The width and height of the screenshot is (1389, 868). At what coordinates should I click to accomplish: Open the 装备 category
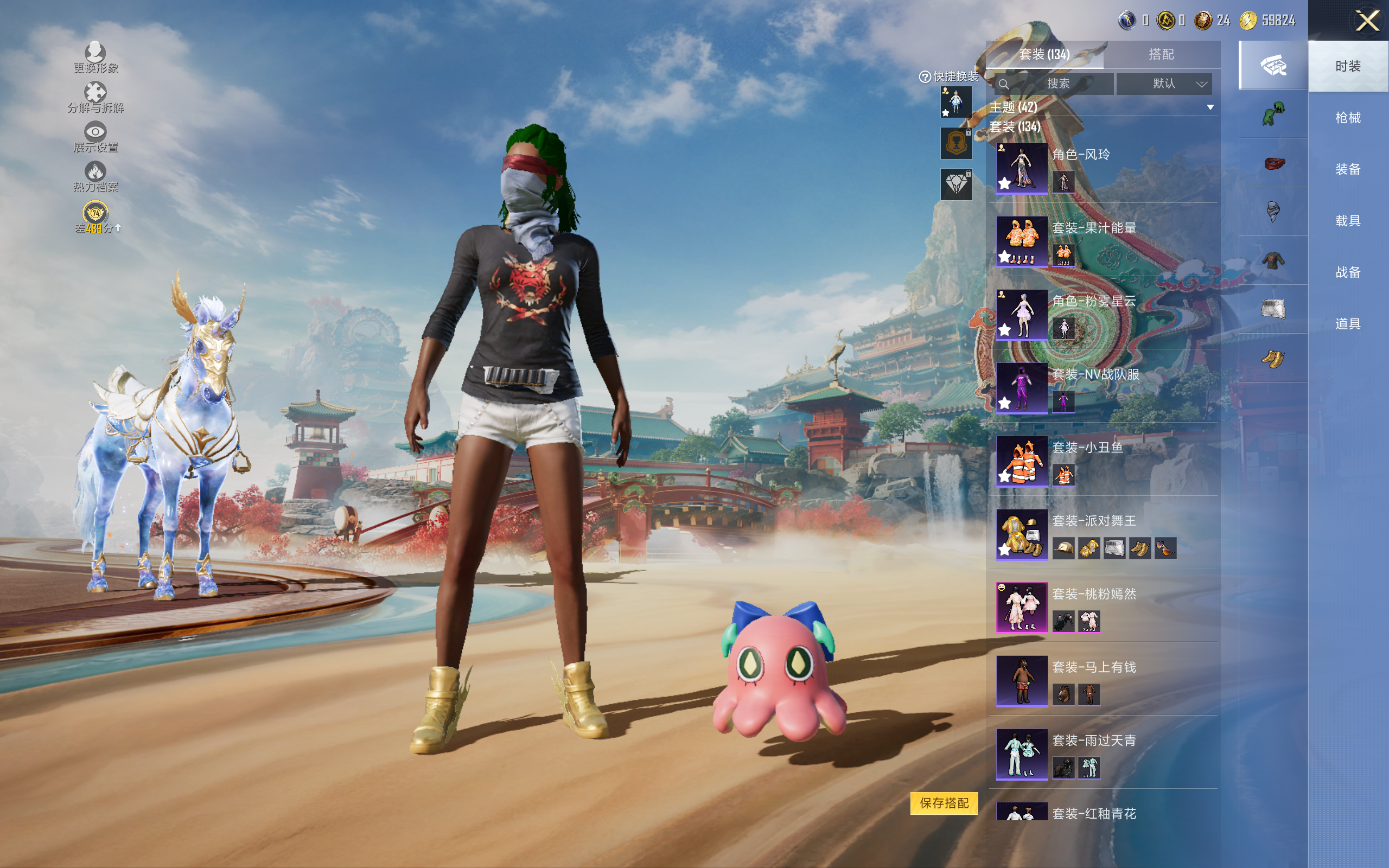click(1347, 169)
